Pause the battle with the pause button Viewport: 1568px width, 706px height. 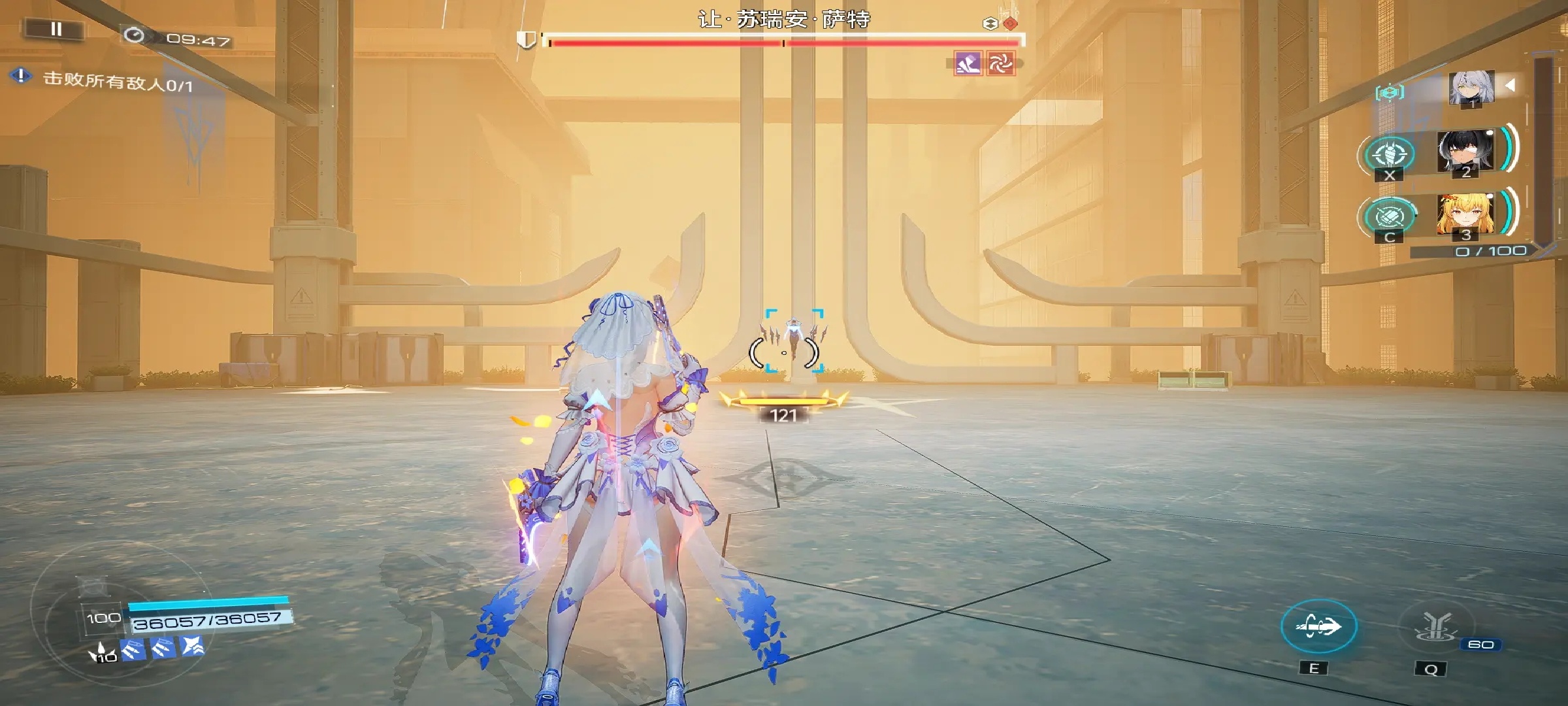pyautogui.click(x=56, y=29)
